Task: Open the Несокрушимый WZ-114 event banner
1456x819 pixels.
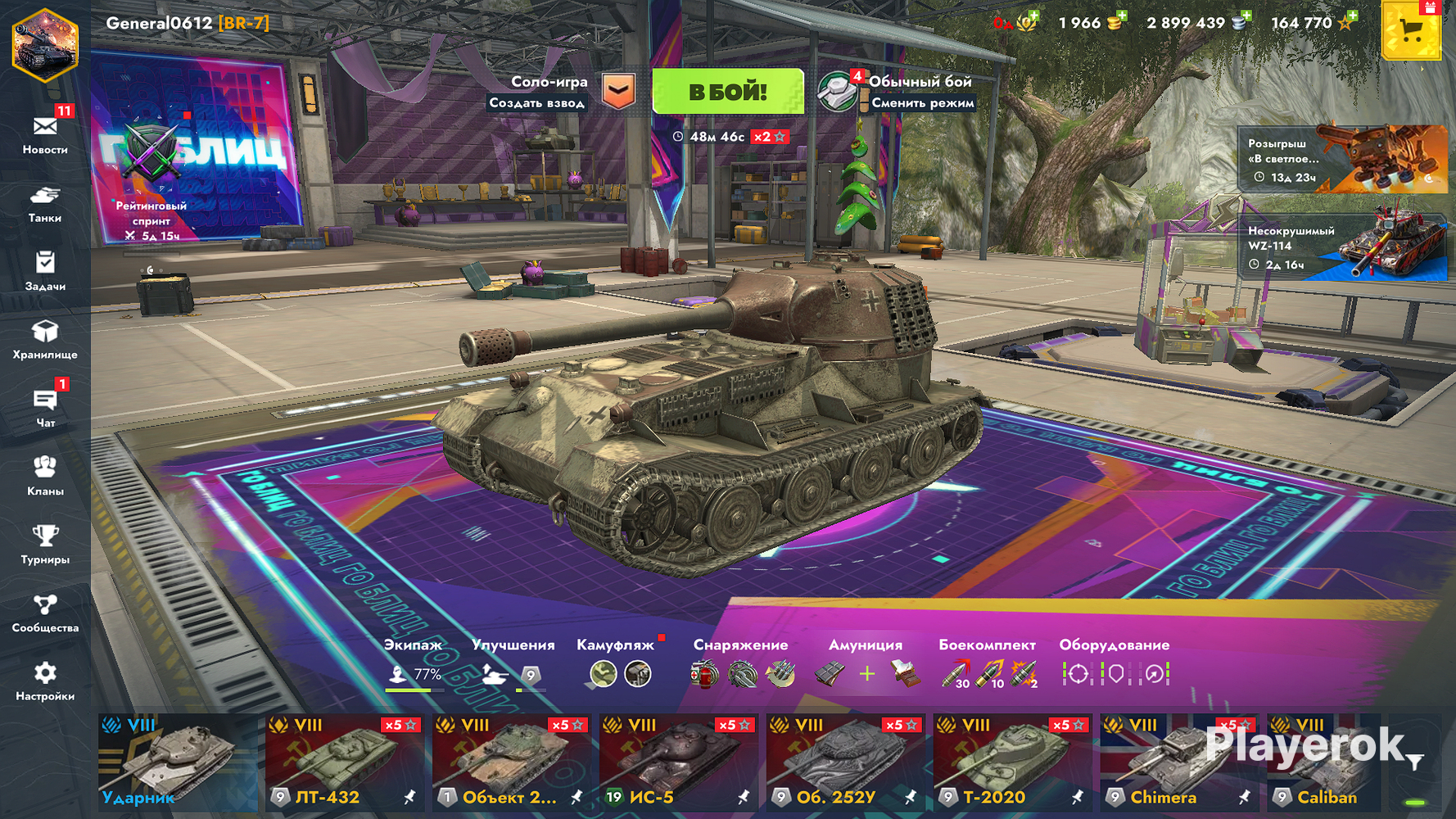Action: (1341, 247)
